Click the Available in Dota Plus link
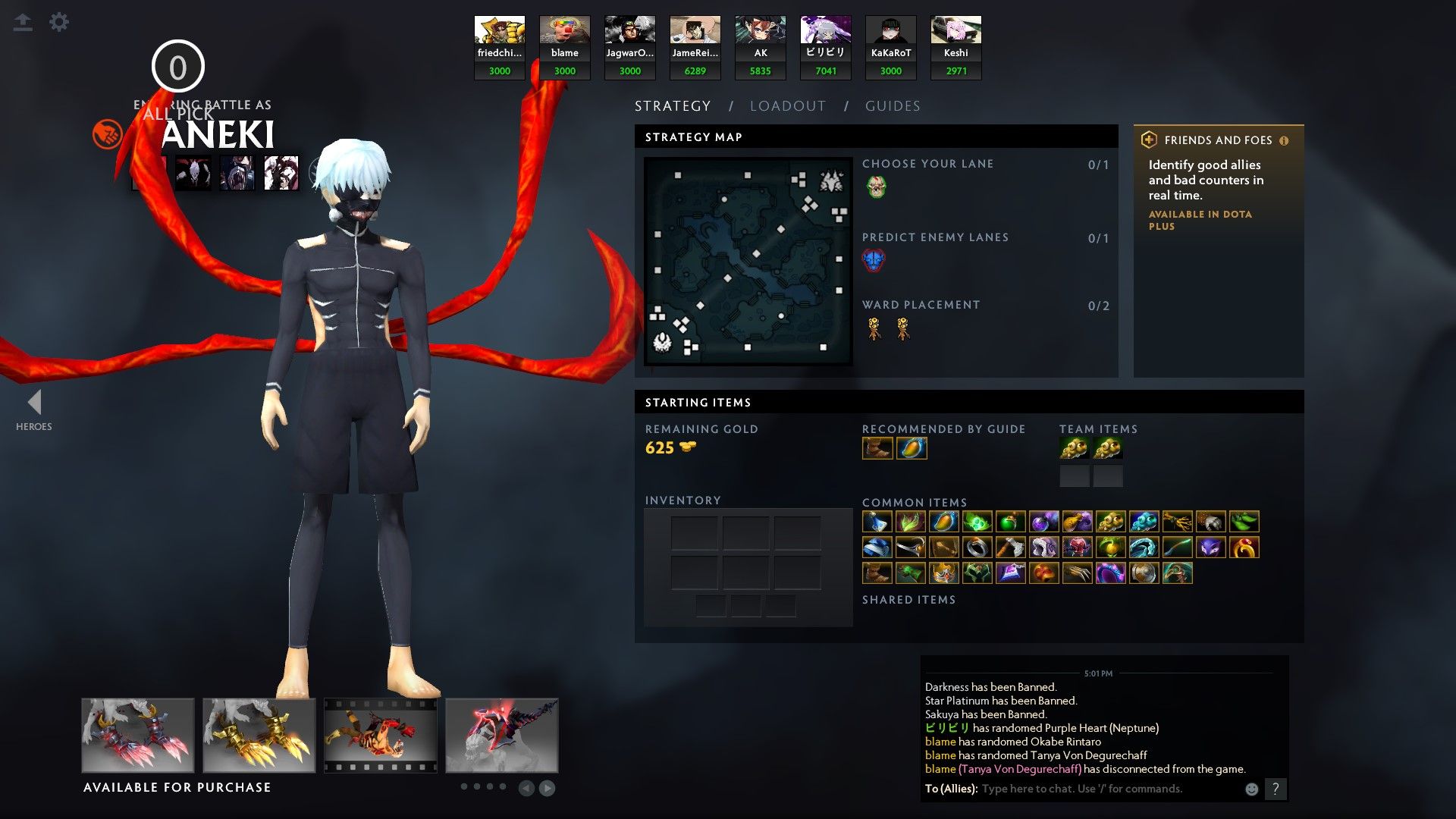The height and width of the screenshot is (819, 1456). click(1198, 220)
